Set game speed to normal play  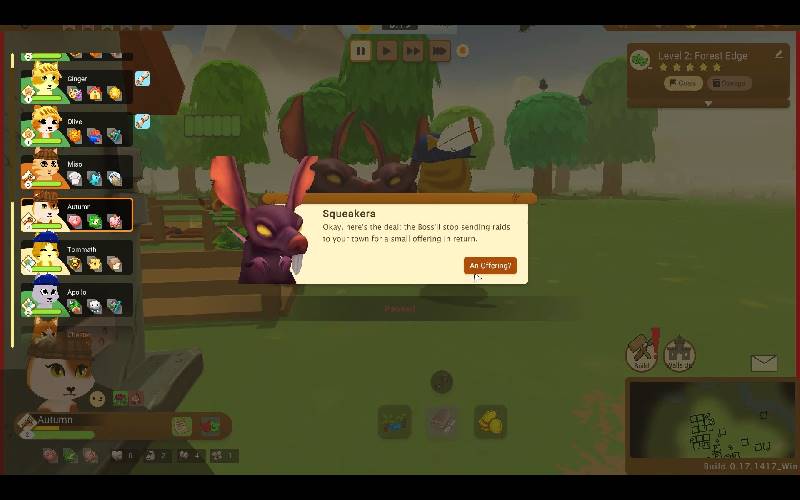point(387,51)
